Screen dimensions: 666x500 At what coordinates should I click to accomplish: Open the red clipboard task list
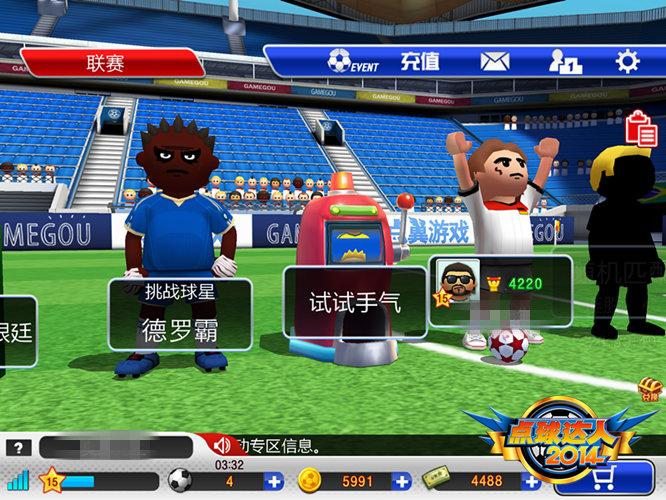coord(640,128)
